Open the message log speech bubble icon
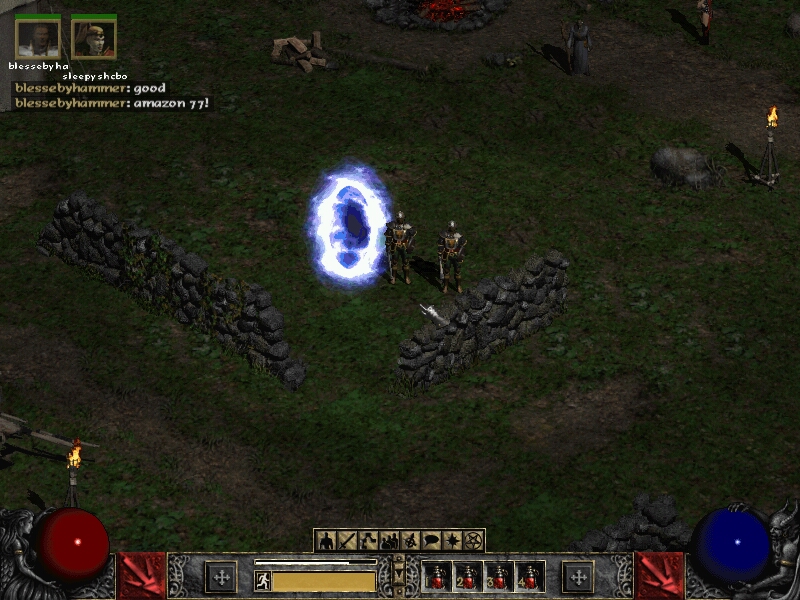This screenshot has width=800, height=600. click(431, 541)
